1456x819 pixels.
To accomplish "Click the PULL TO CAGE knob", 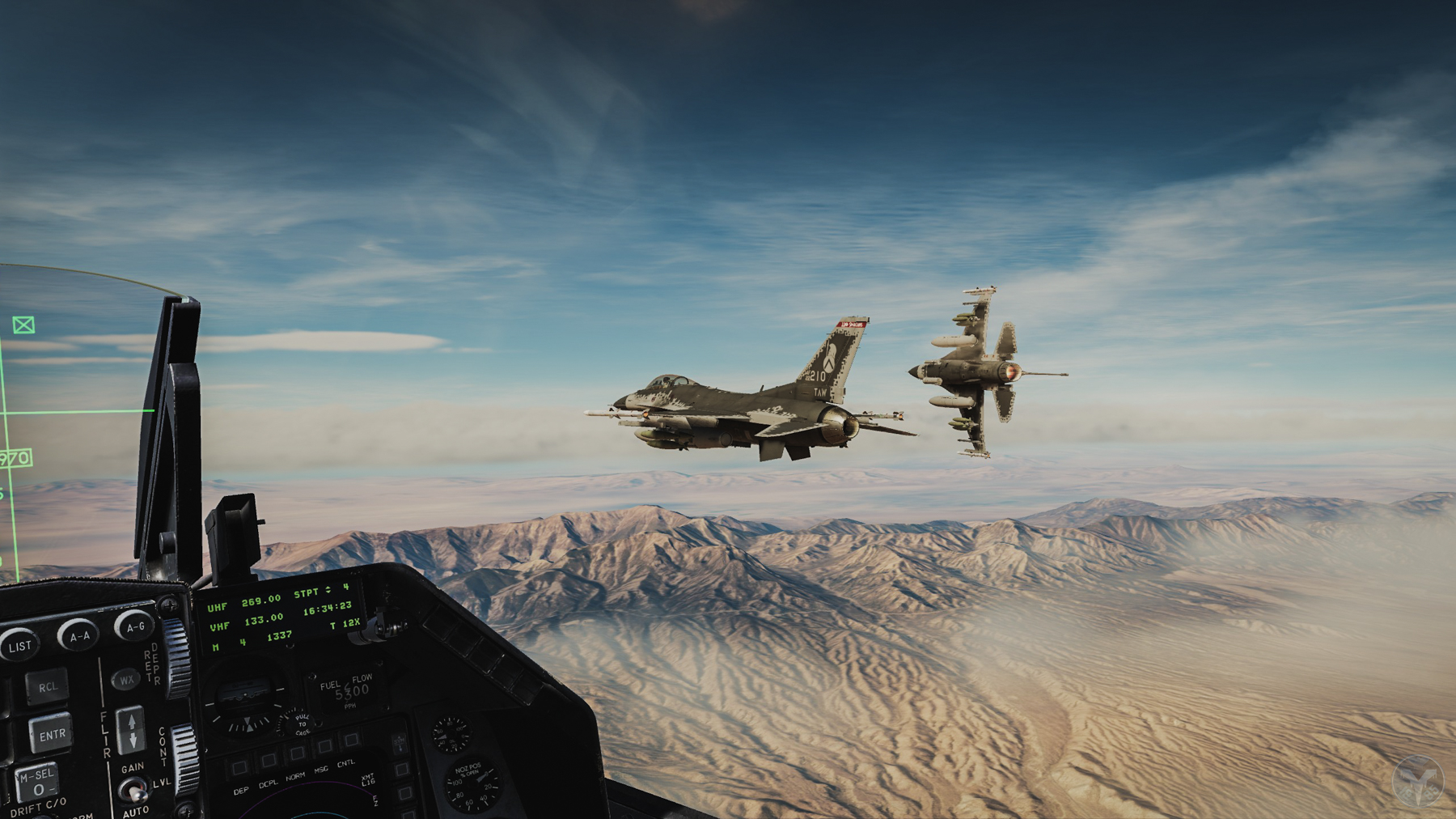I will click(x=300, y=723).
